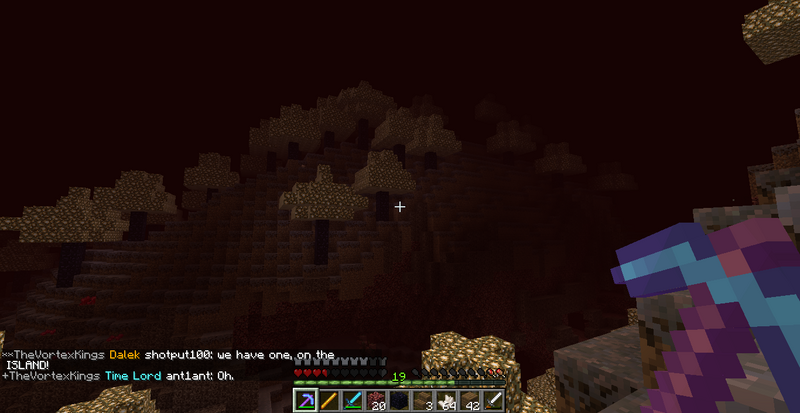Choose the diamond sword in the hotbar

click(x=352, y=400)
